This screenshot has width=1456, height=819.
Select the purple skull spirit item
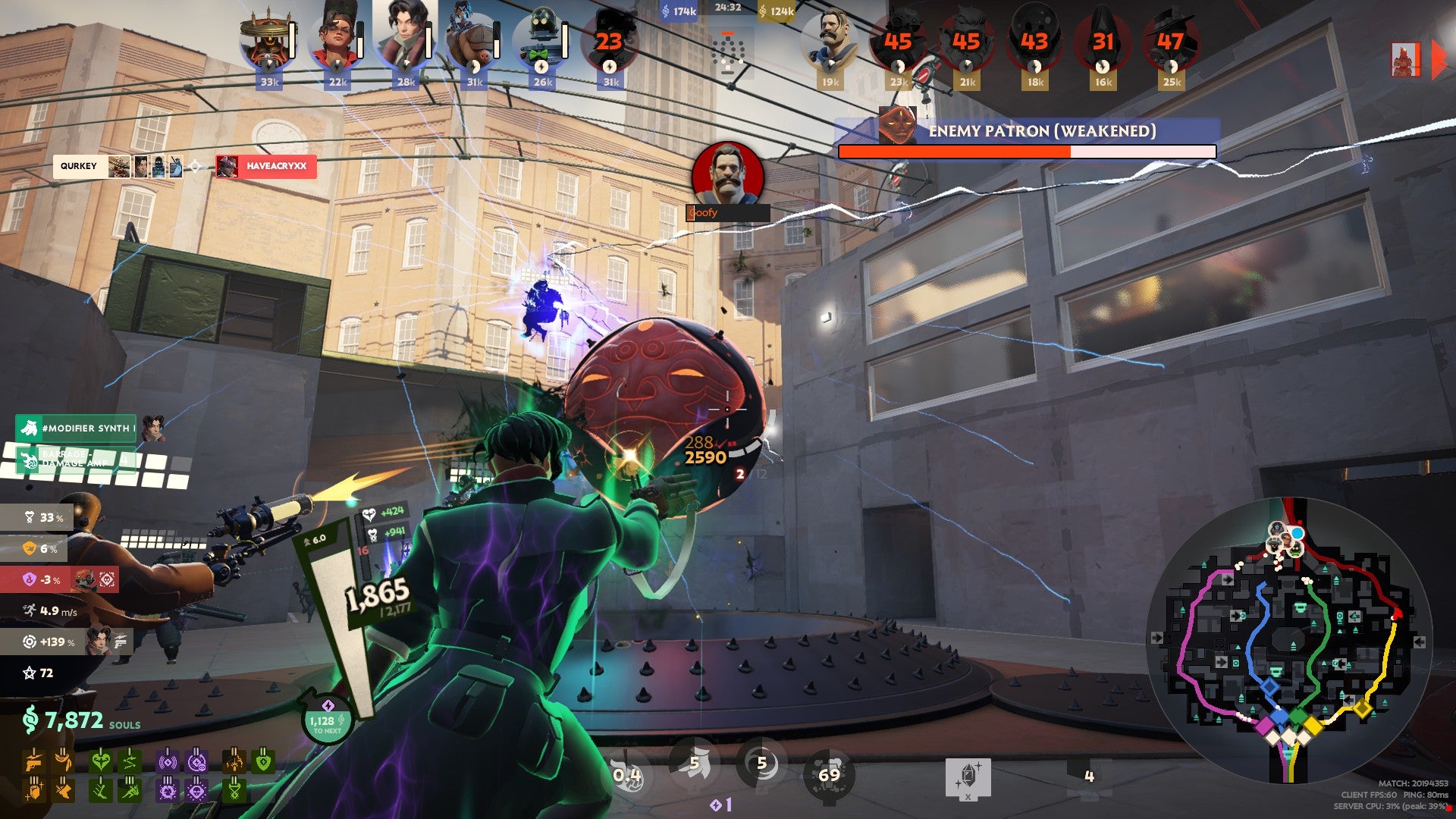click(196, 791)
